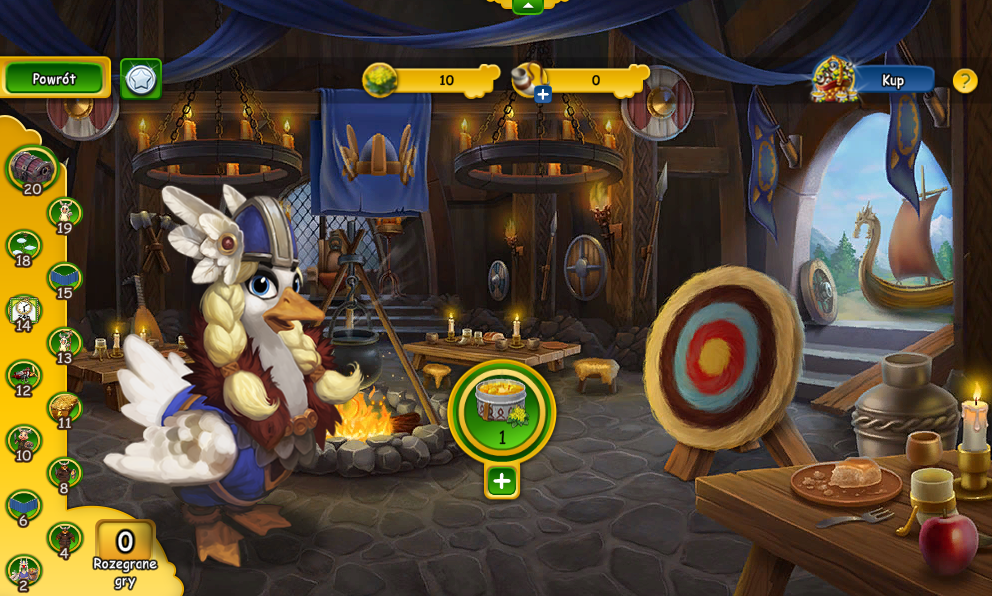Image resolution: width=992 pixels, height=596 pixels.
Task: Pick the level 18 cloud reward icon
Action: pos(23,245)
